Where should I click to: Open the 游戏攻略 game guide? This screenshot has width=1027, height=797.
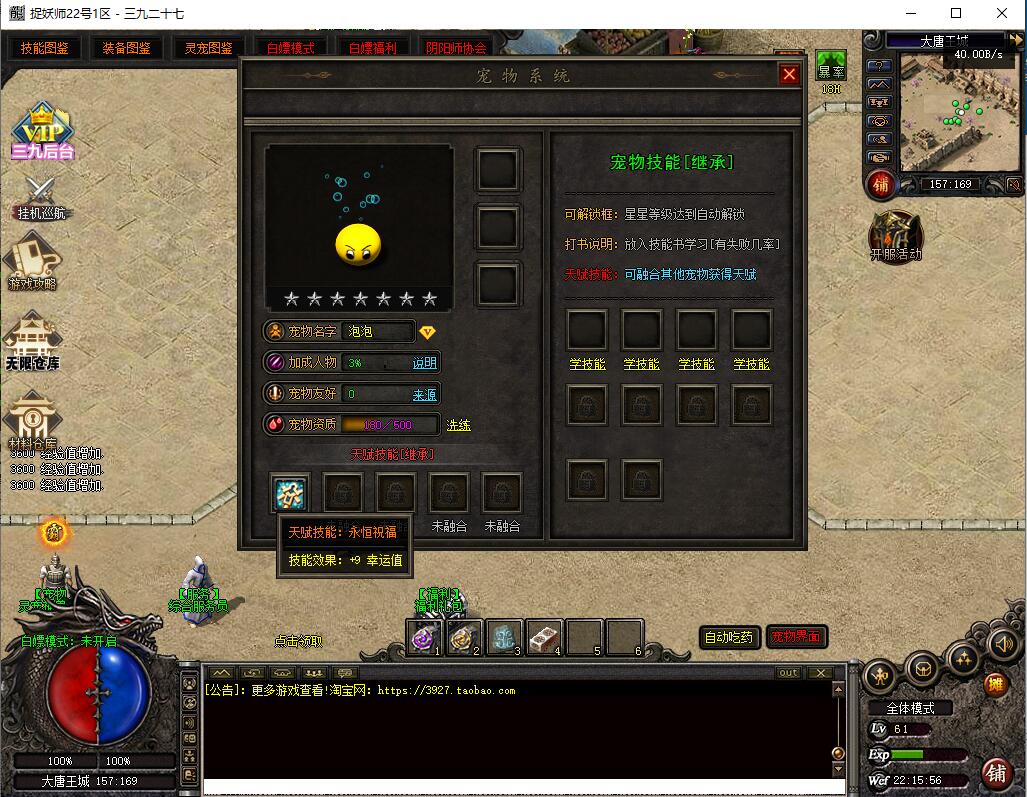(32, 264)
